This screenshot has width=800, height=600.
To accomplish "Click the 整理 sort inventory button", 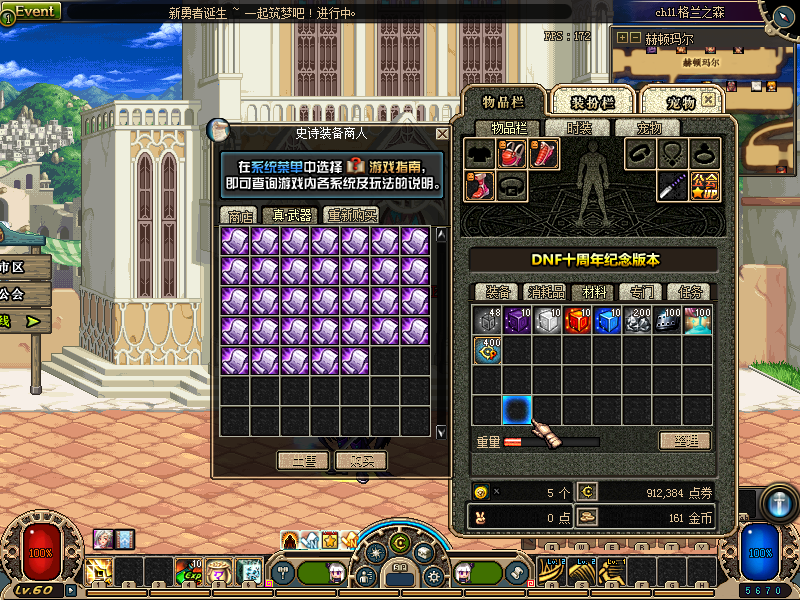I will tap(685, 440).
